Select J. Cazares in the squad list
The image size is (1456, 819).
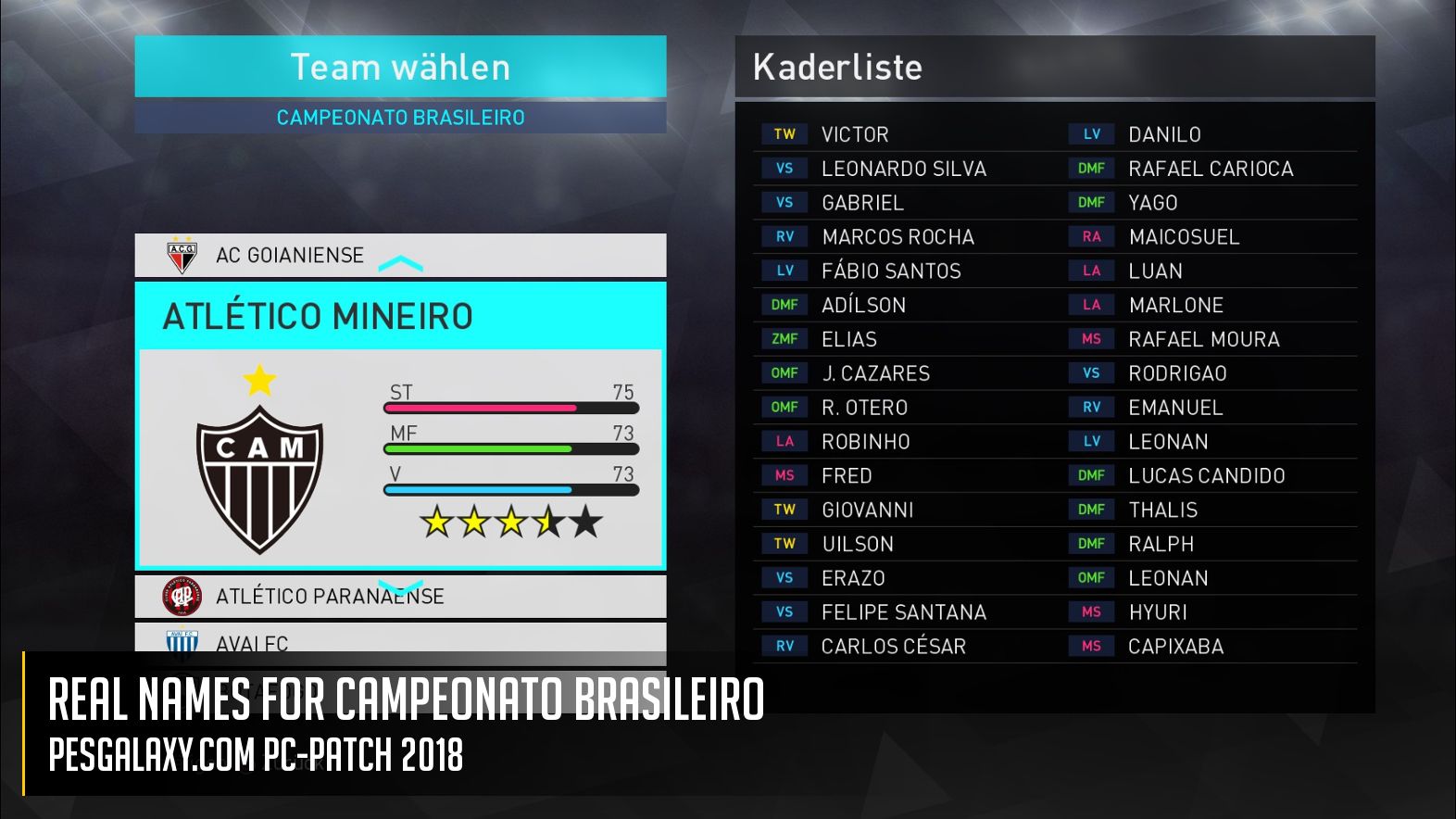[x=875, y=374]
